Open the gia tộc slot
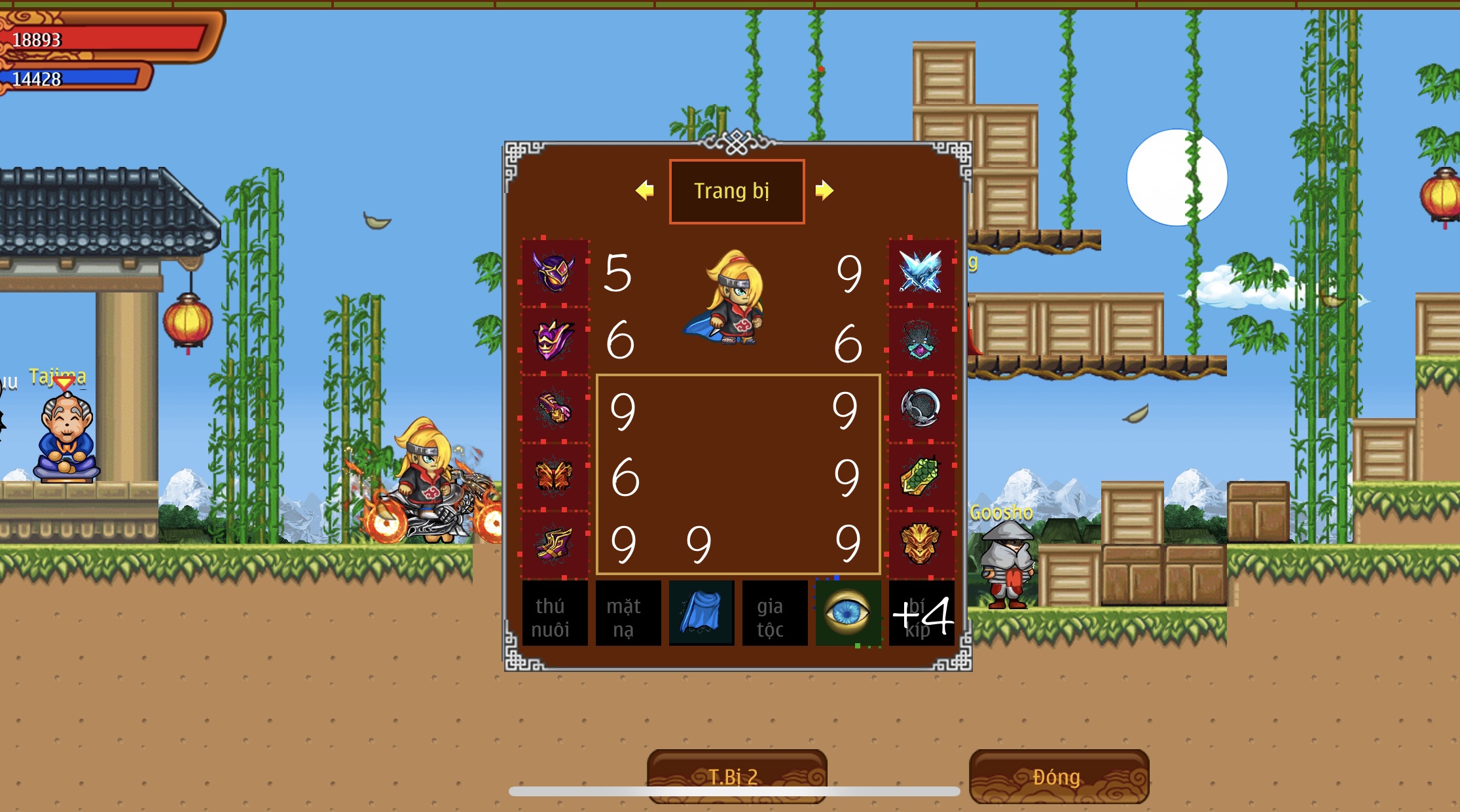 coord(775,614)
